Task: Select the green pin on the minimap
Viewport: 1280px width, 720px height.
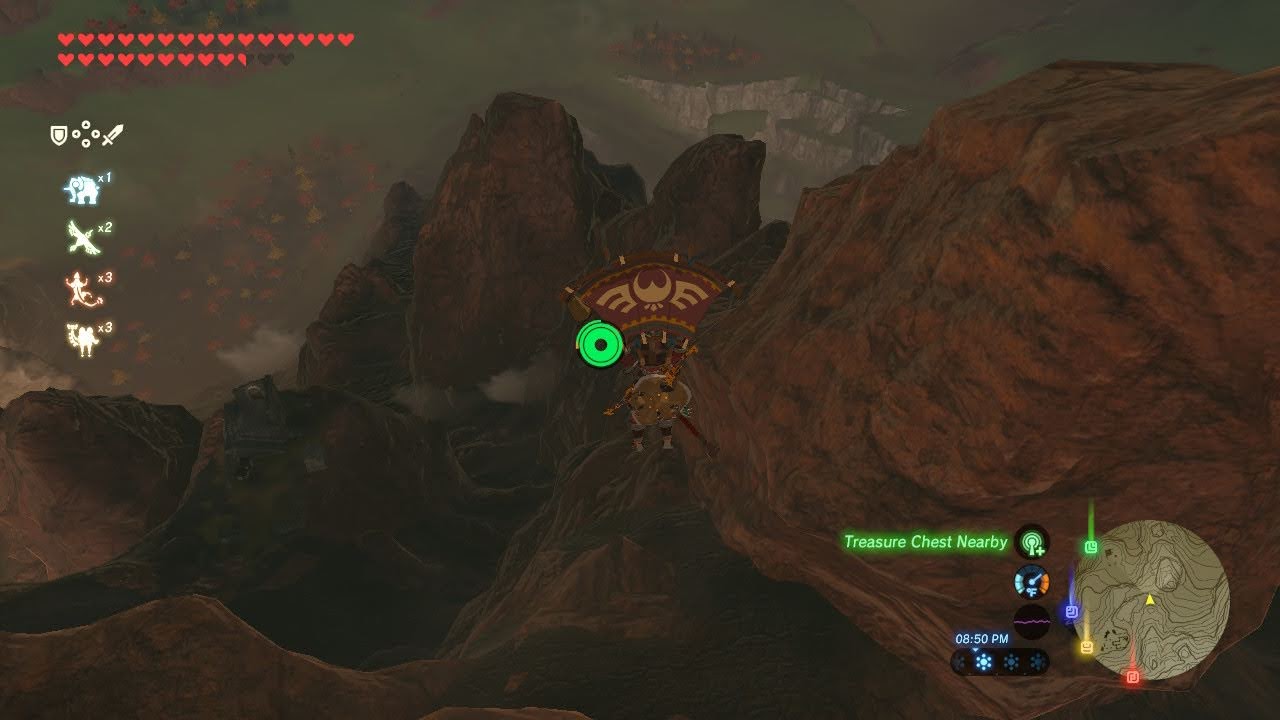Action: point(1091,547)
